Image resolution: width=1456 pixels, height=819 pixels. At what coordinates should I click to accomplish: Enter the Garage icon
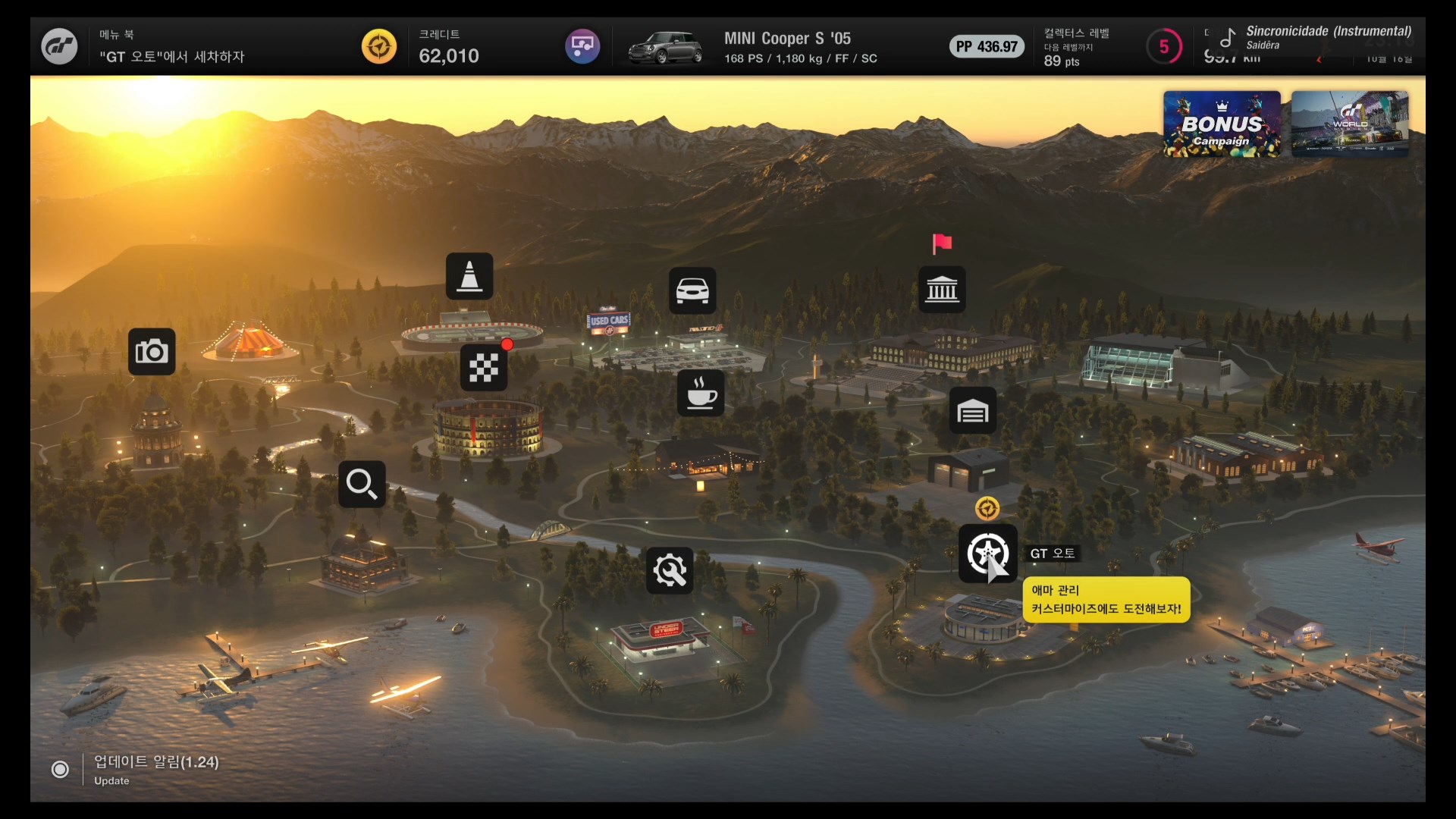click(x=973, y=411)
